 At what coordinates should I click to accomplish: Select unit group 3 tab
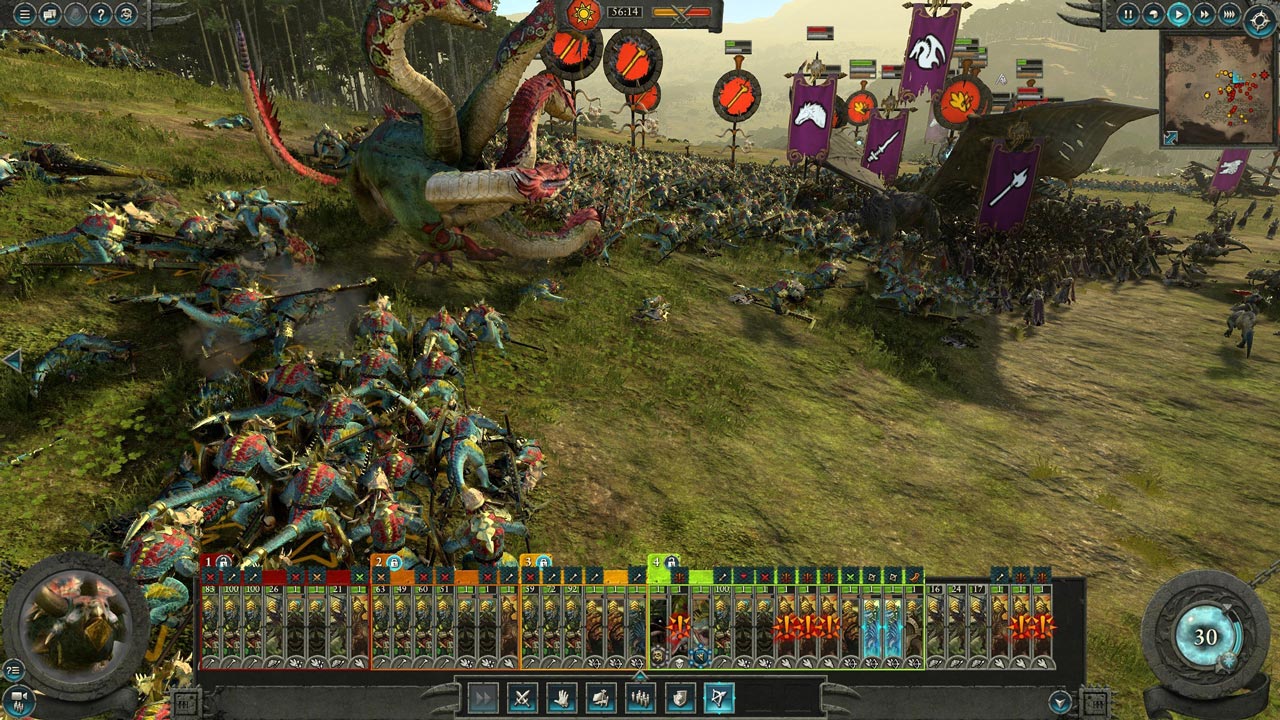pos(536,562)
